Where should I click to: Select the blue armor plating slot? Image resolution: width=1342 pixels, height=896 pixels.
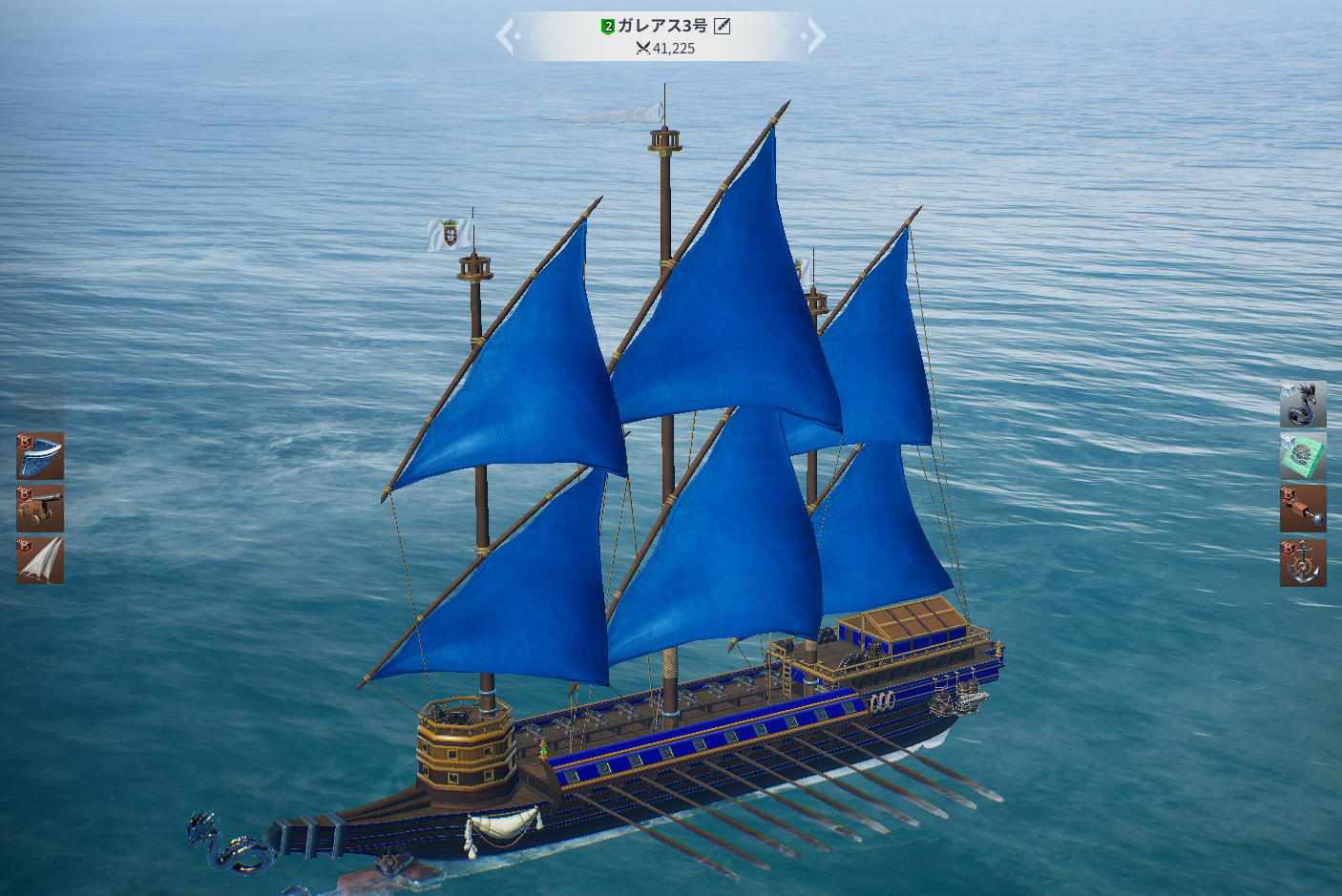[x=40, y=456]
